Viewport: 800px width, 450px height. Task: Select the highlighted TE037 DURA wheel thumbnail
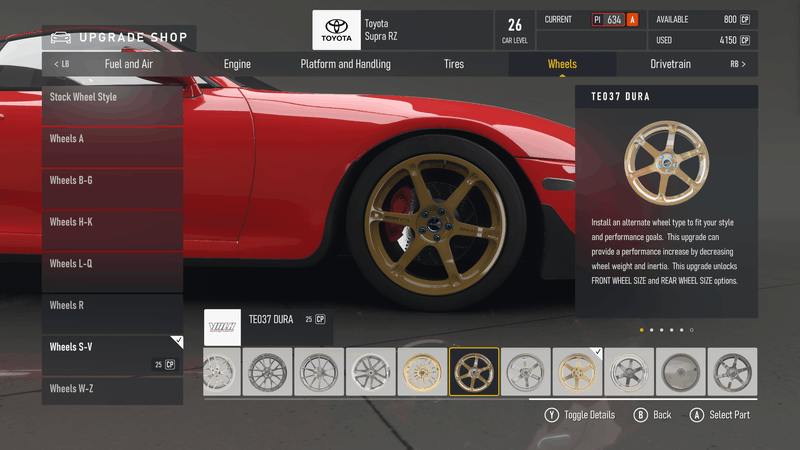click(x=474, y=372)
